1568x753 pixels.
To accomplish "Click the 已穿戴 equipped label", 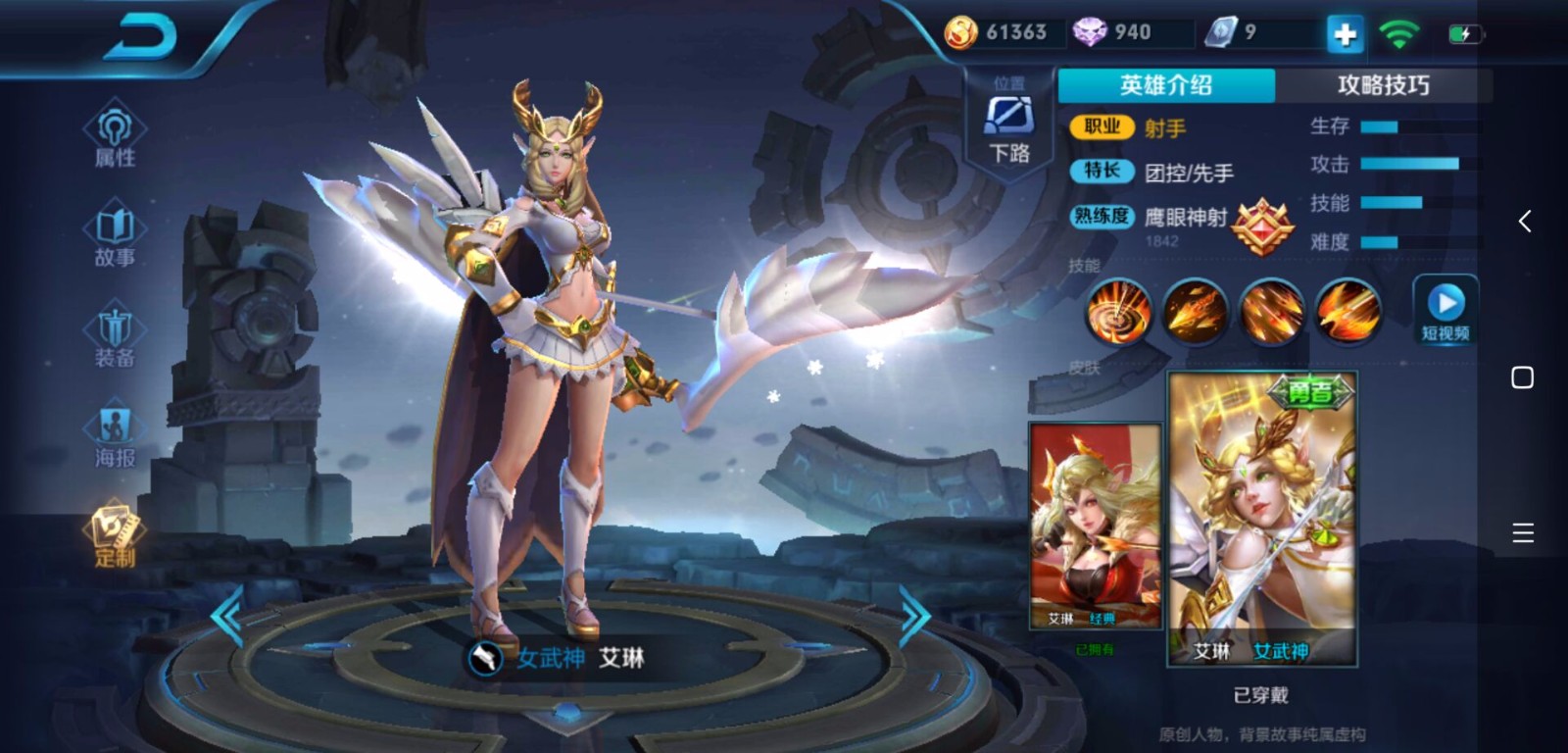I will [x=1260, y=695].
